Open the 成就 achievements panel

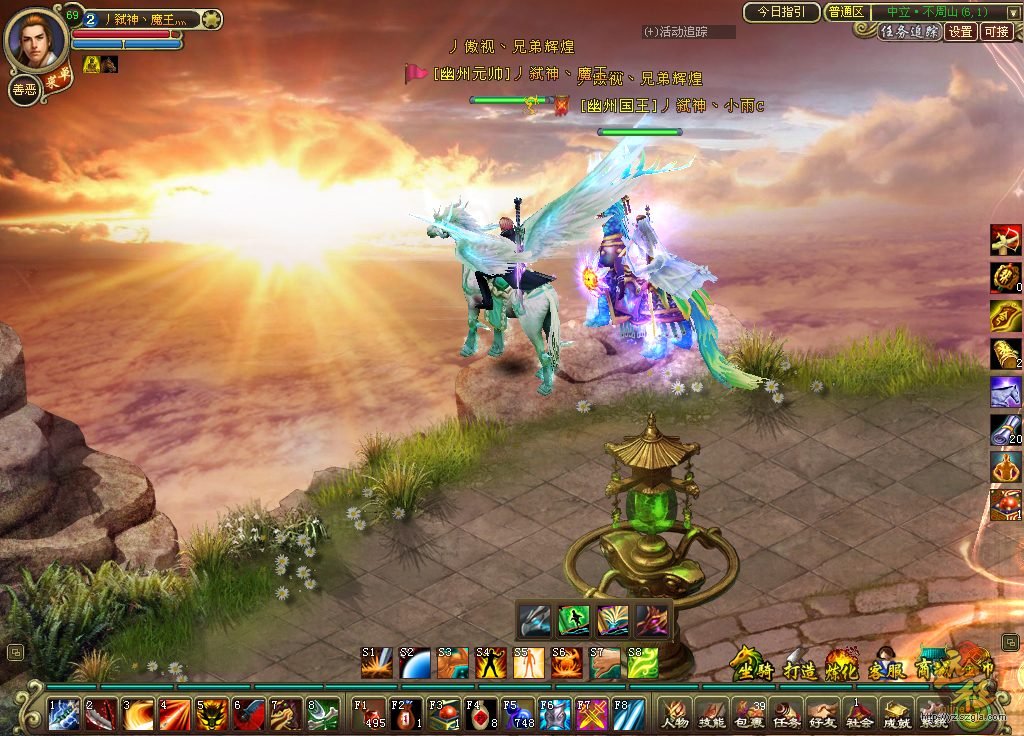[x=896, y=713]
